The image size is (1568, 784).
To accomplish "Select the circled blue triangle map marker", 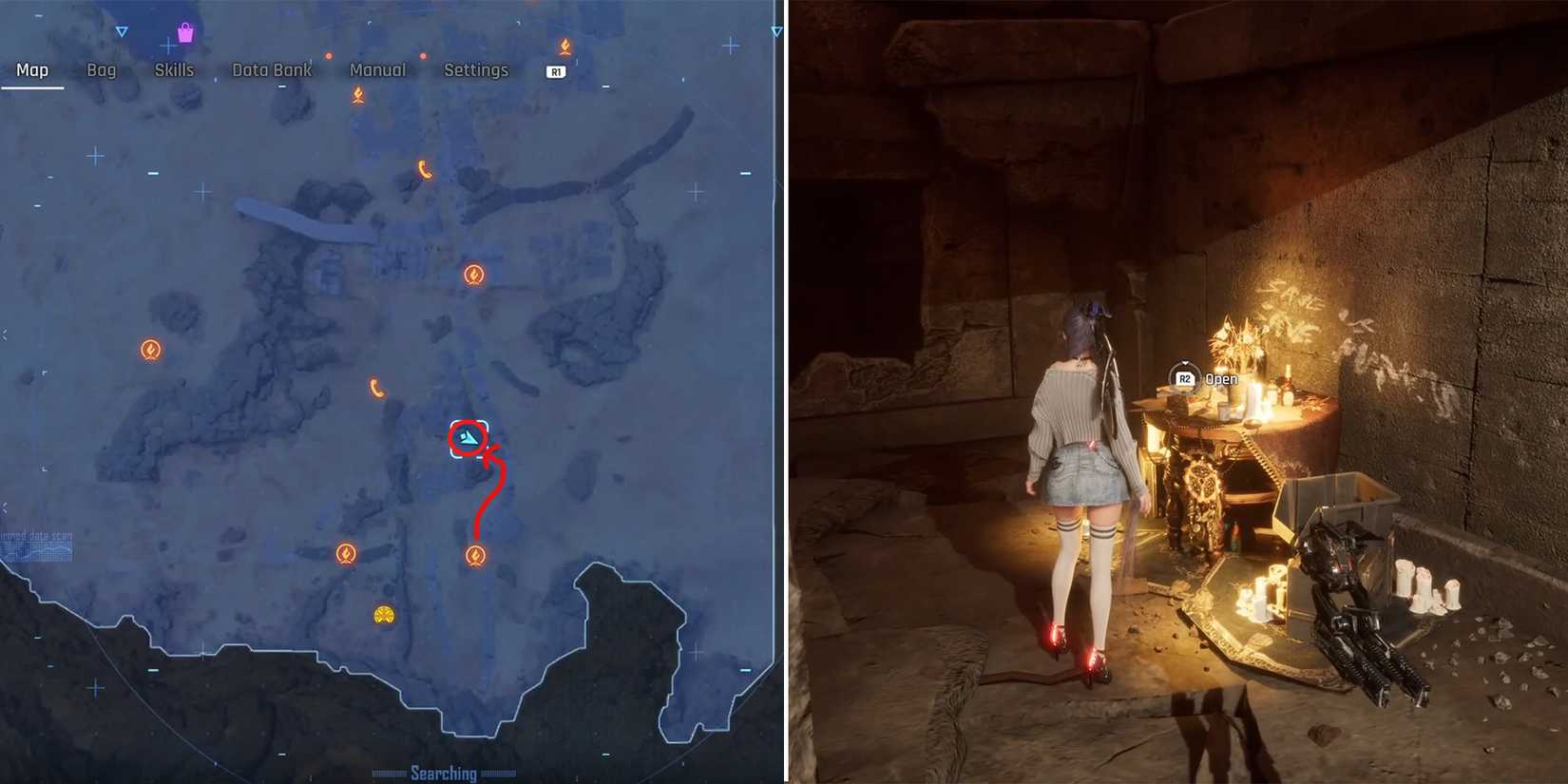I will point(466,437).
